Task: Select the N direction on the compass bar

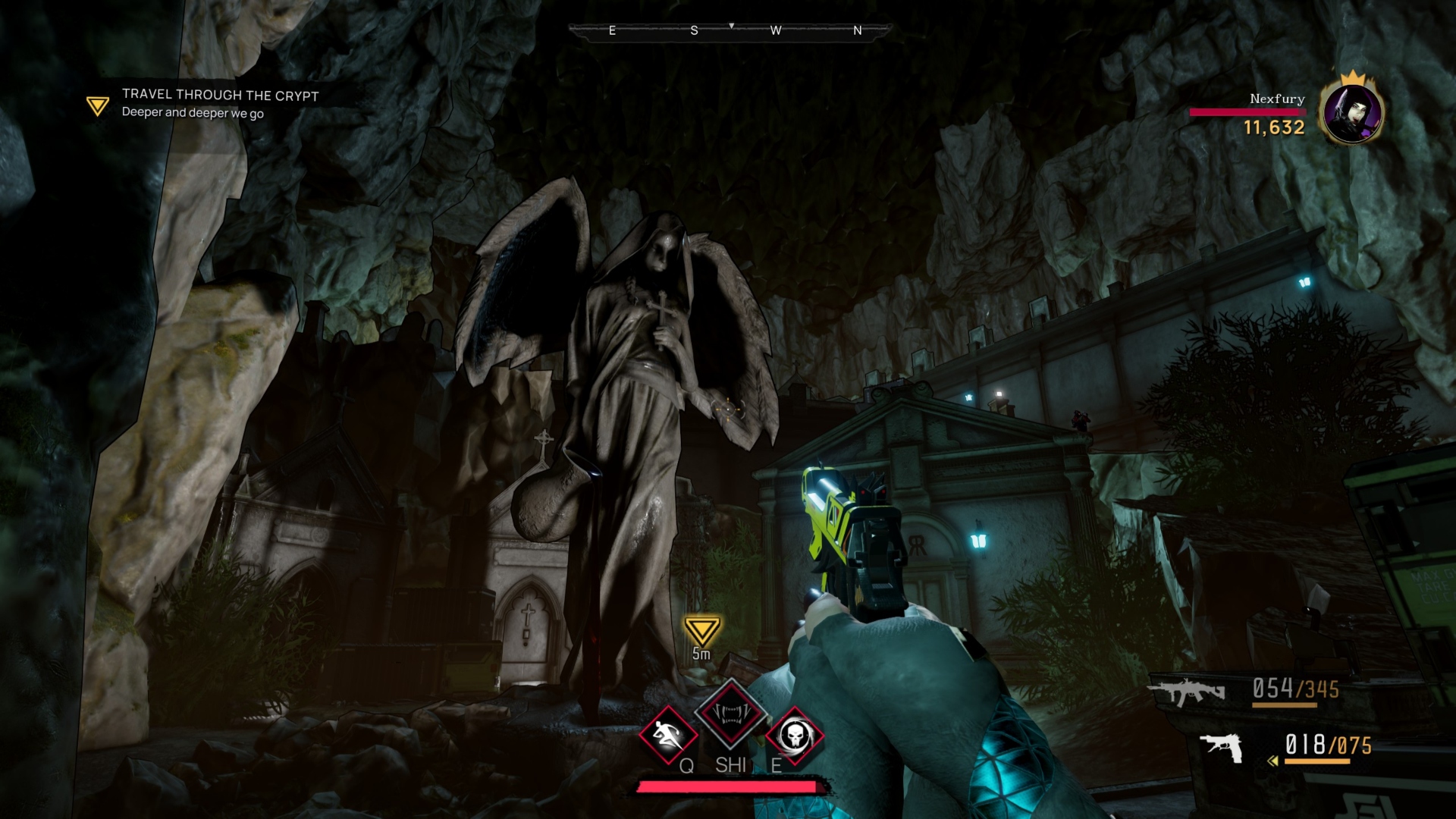Action: pos(857,30)
